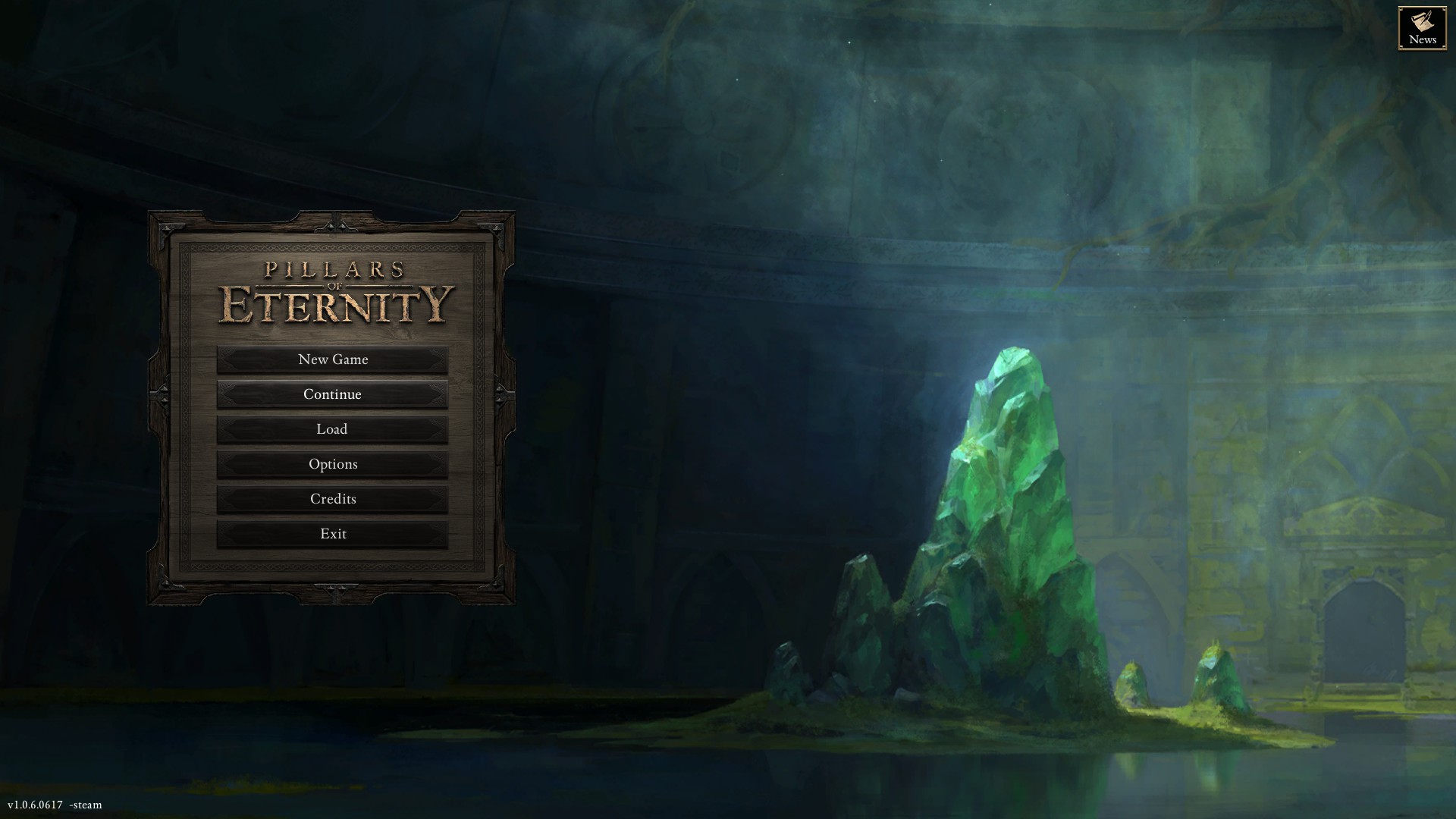Select the Continue menu entry

[x=334, y=394]
